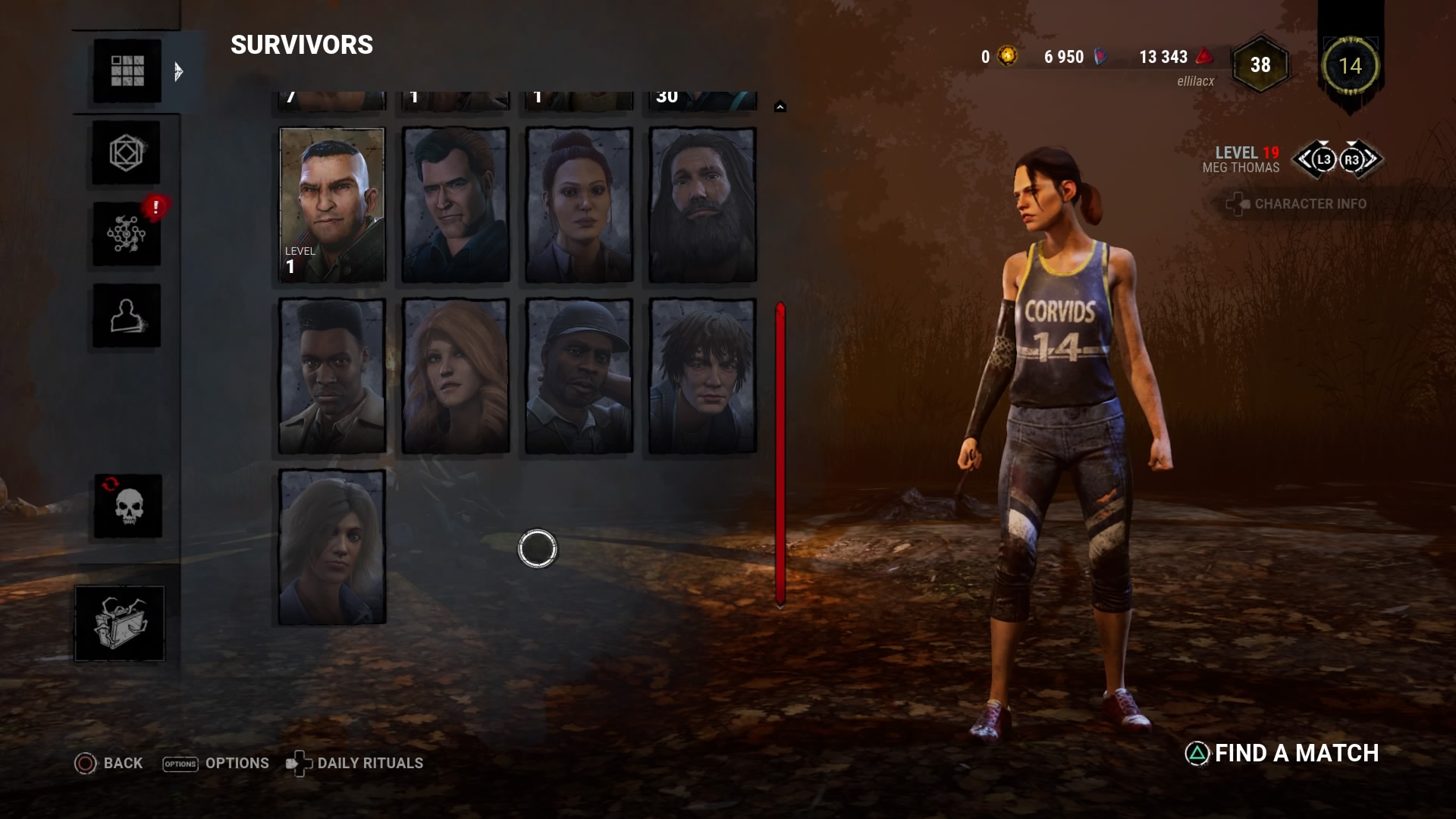Image resolution: width=1456 pixels, height=819 pixels.
Task: Click the Auric Cells currency icon
Action: point(1006,55)
